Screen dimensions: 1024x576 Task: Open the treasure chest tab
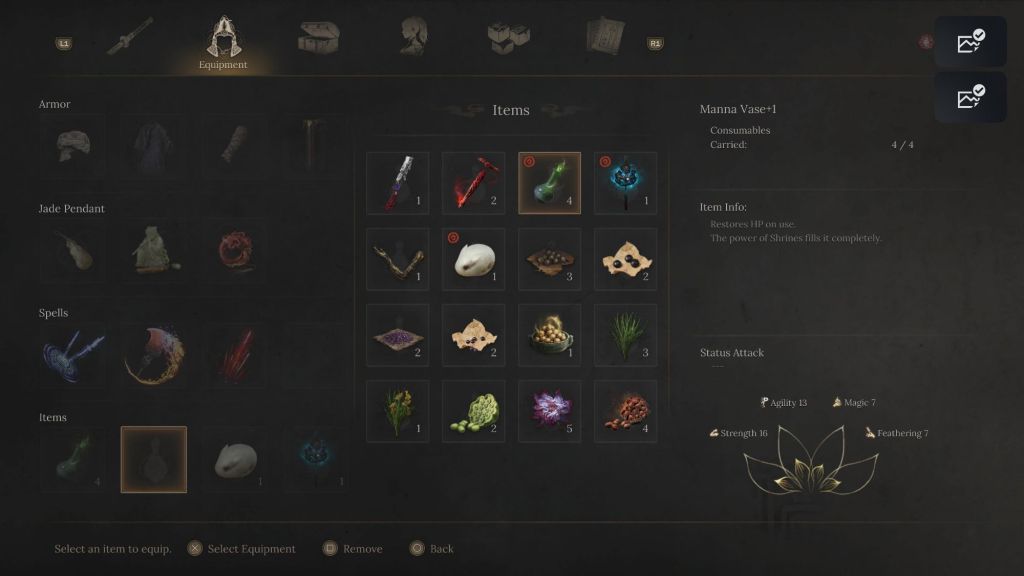(318, 36)
